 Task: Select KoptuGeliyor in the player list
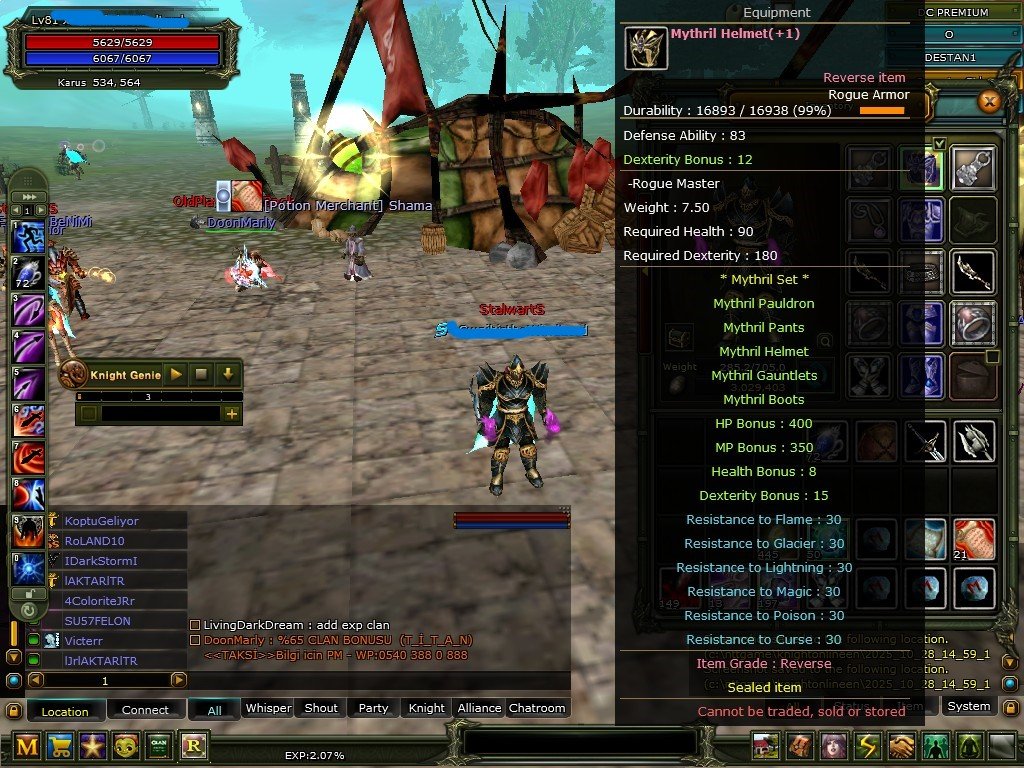pyautogui.click(x=102, y=521)
